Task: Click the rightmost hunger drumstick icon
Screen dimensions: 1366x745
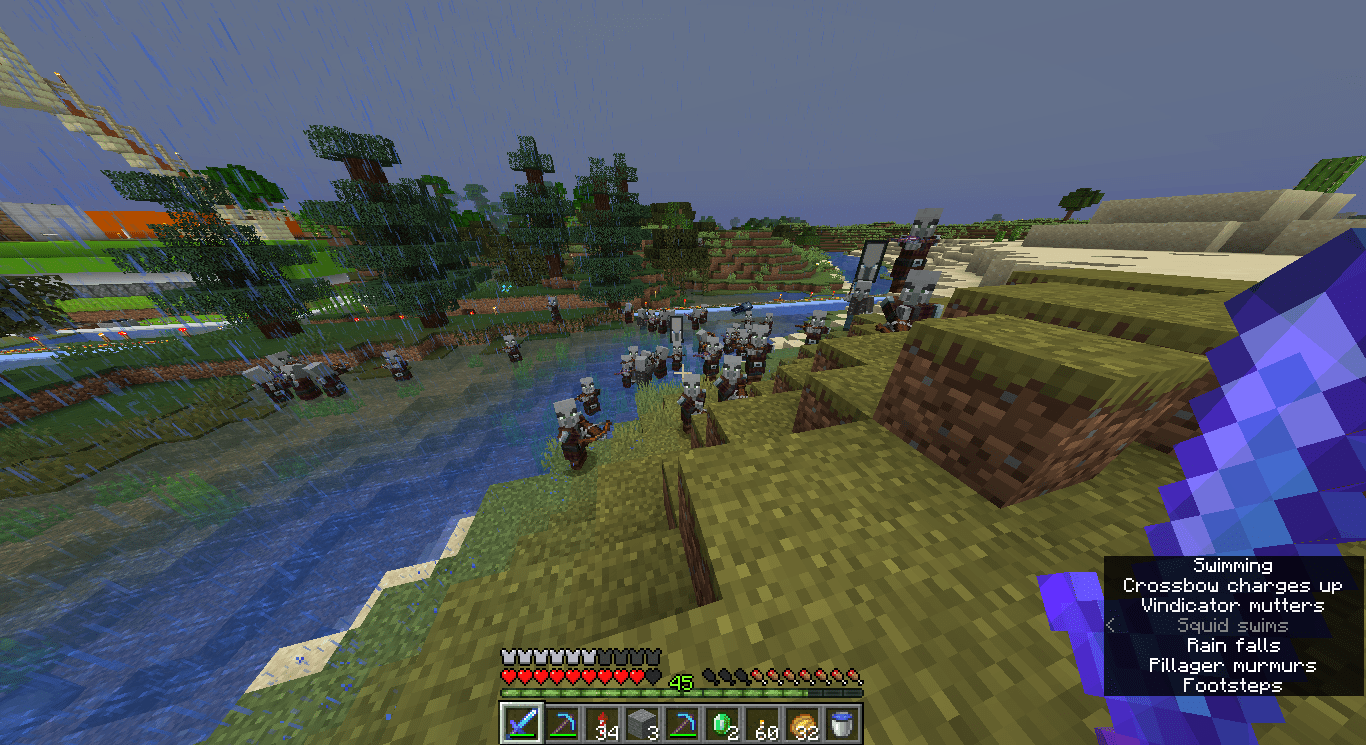Action: (855, 675)
